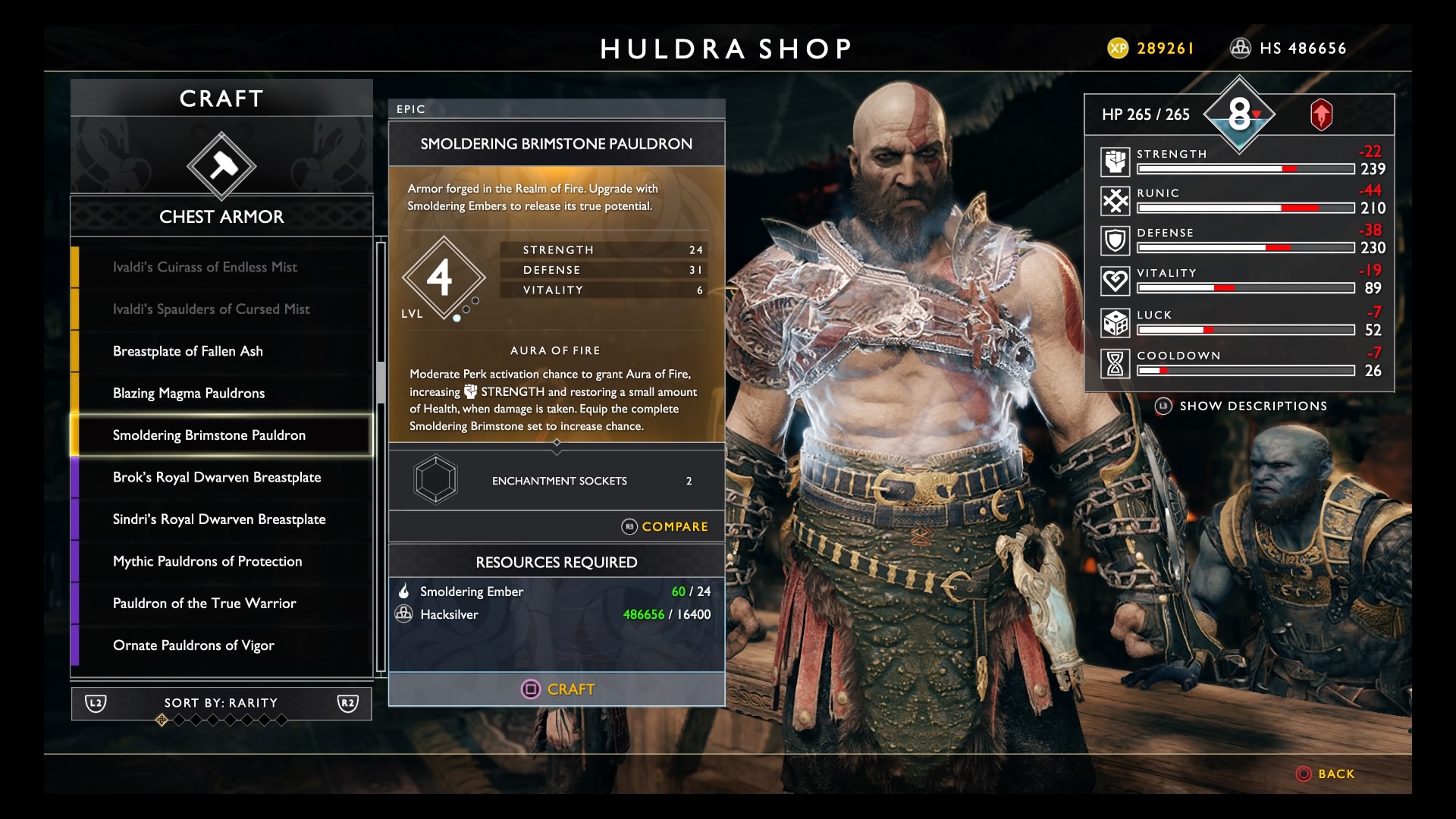Show stat descriptions

point(1241,406)
